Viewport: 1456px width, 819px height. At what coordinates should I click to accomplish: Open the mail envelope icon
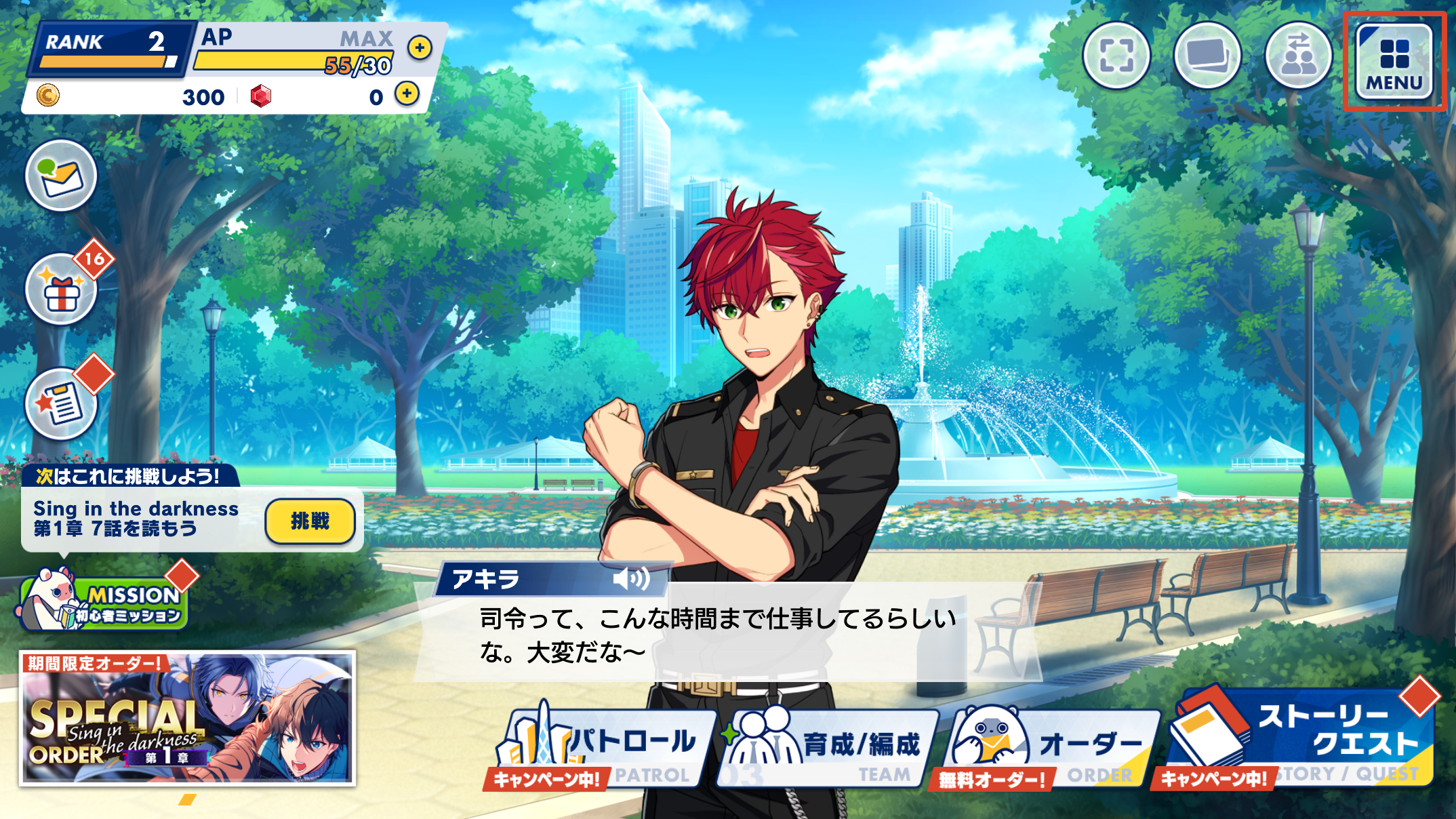point(61,176)
